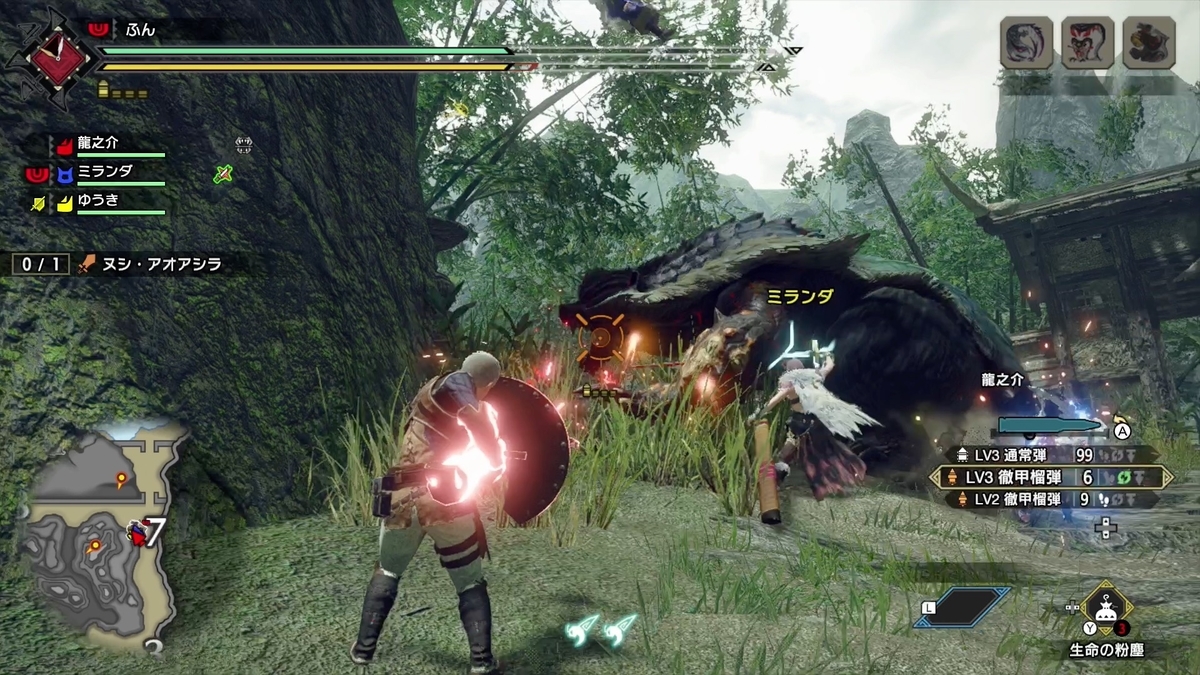This screenshot has width=1200, height=675.
Task: Use the 生命の粉塵 item icon
Action: pos(1105,606)
